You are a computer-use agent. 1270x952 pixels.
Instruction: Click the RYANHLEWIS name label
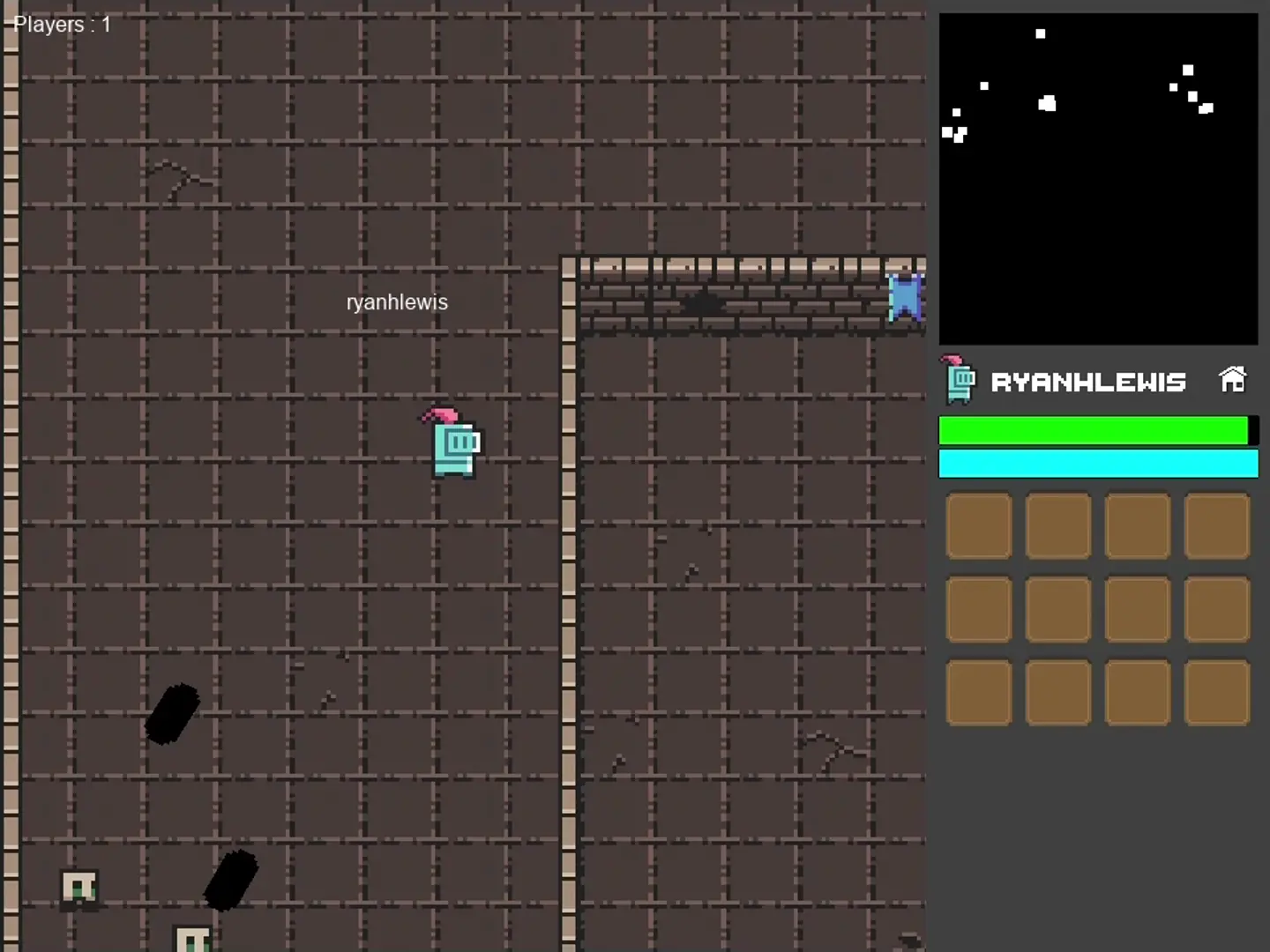click(1090, 381)
